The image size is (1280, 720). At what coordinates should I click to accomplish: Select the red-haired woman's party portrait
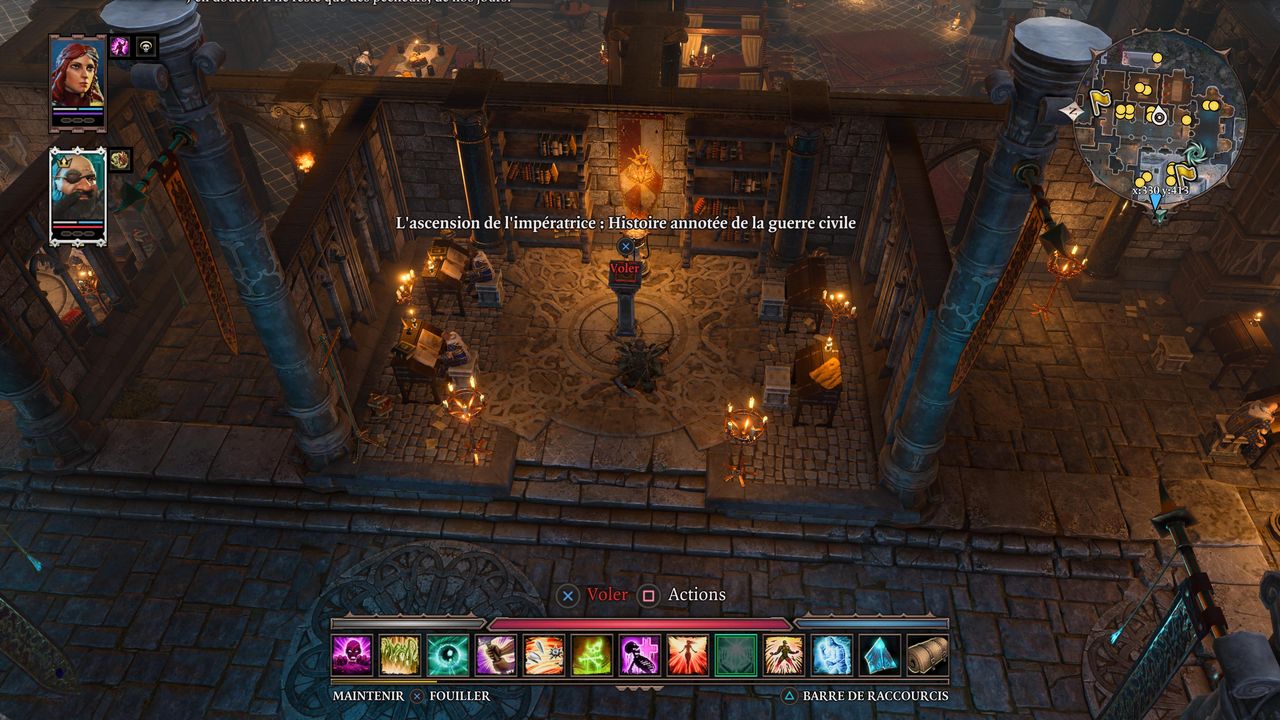[x=78, y=80]
